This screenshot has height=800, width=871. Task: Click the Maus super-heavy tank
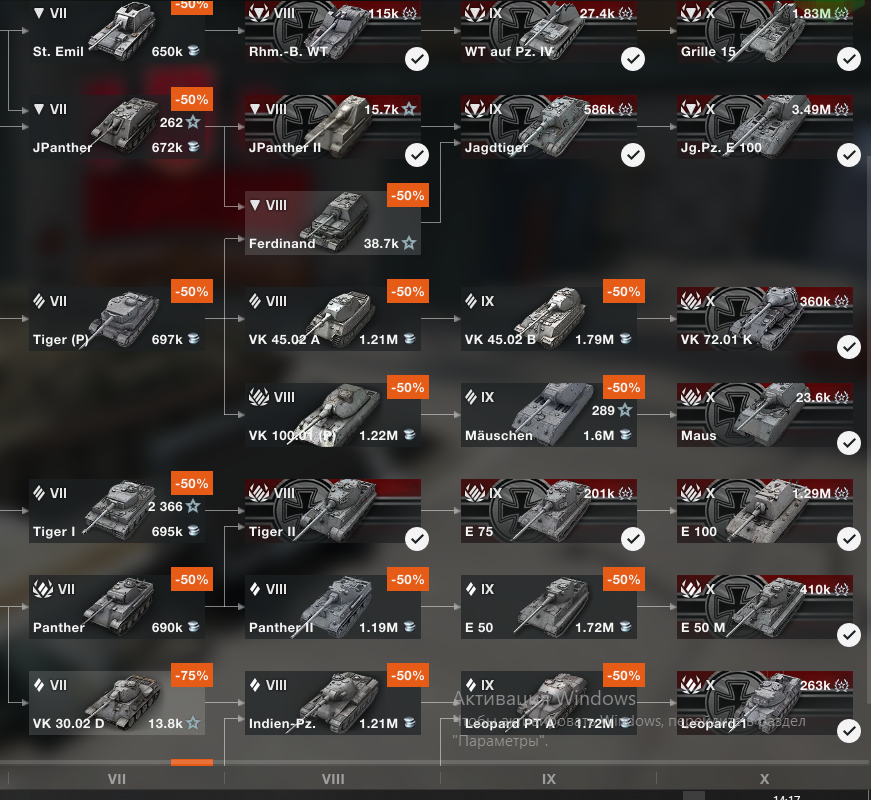click(x=764, y=415)
